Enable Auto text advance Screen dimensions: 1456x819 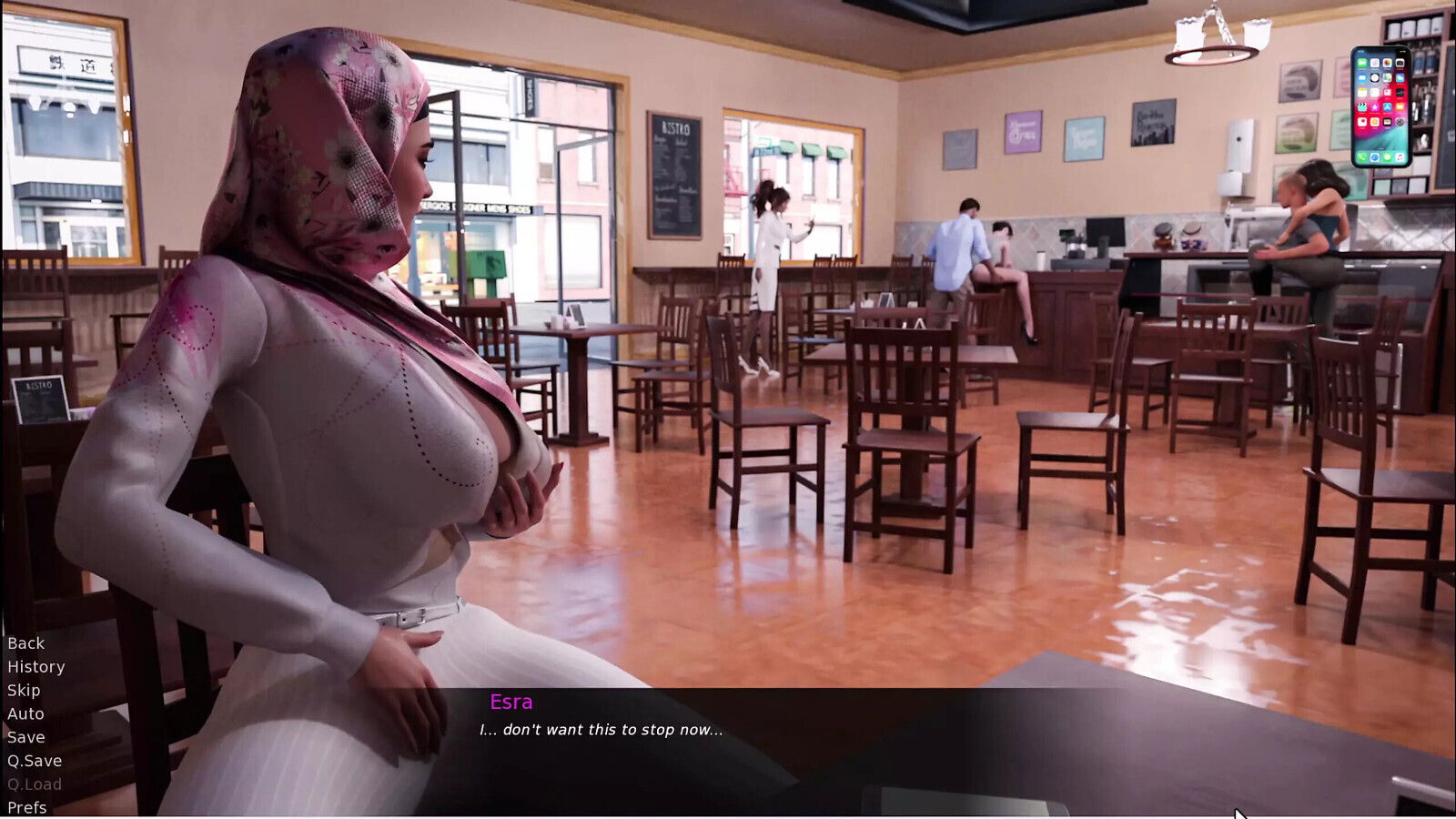click(24, 713)
